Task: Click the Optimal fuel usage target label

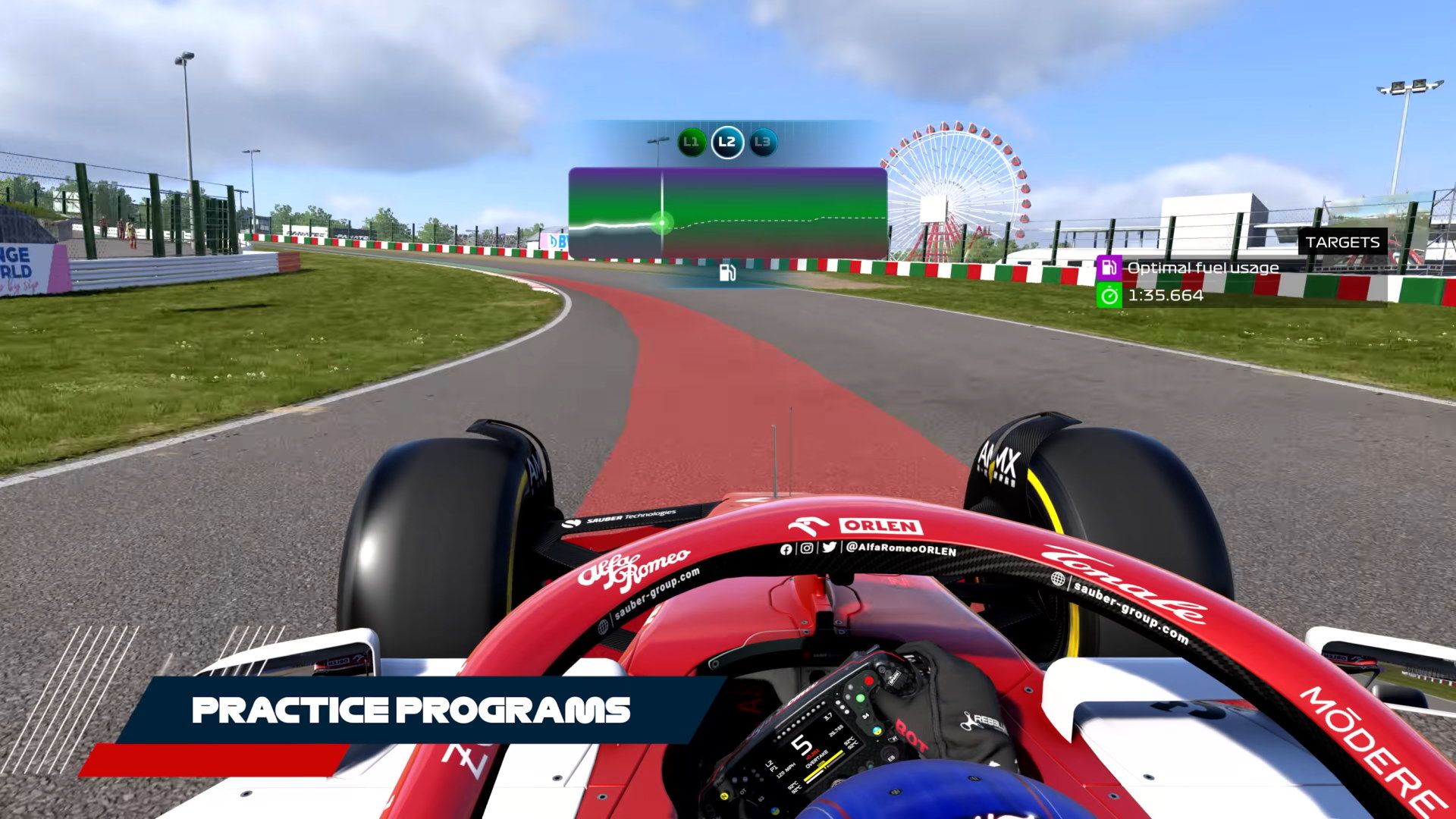Action: [x=1203, y=267]
